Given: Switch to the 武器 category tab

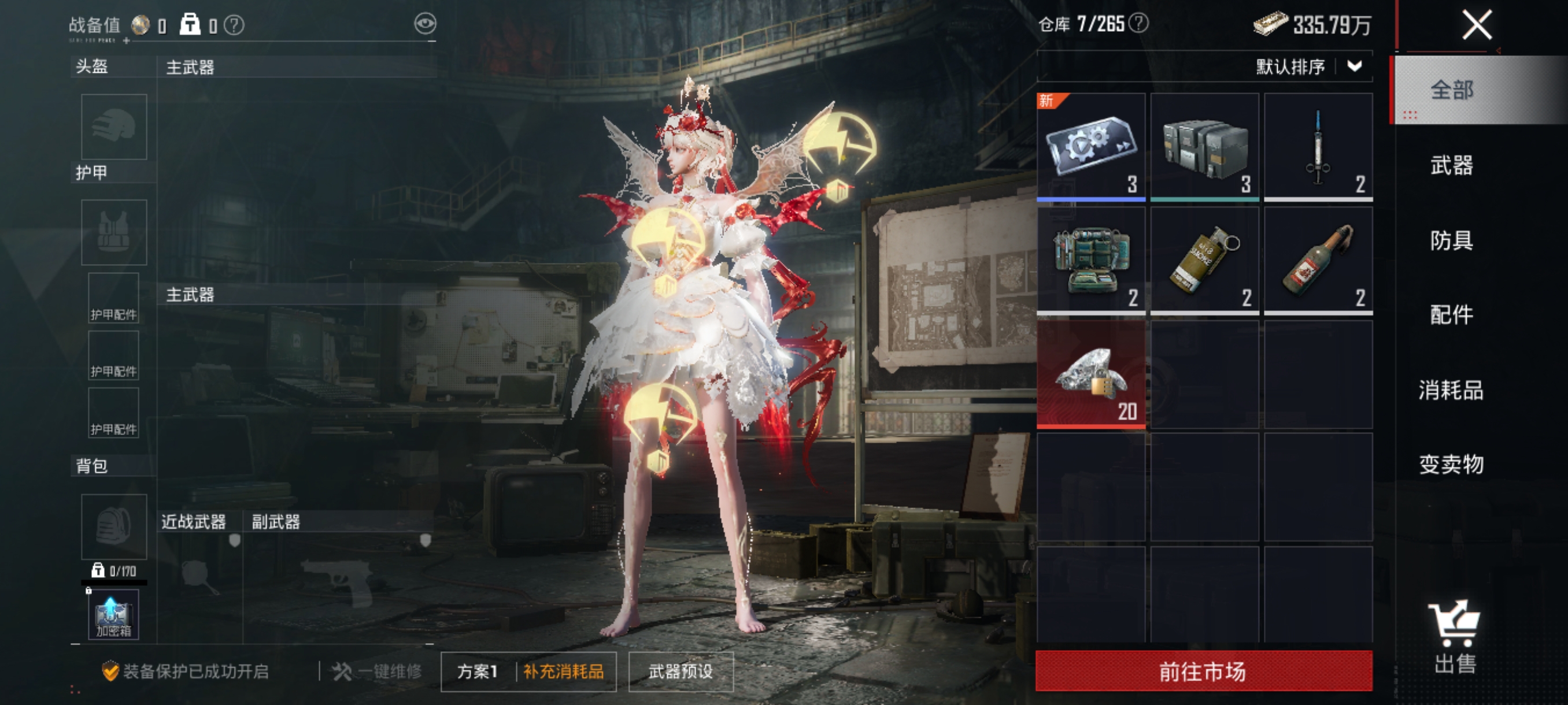Looking at the screenshot, I should tap(1451, 165).
